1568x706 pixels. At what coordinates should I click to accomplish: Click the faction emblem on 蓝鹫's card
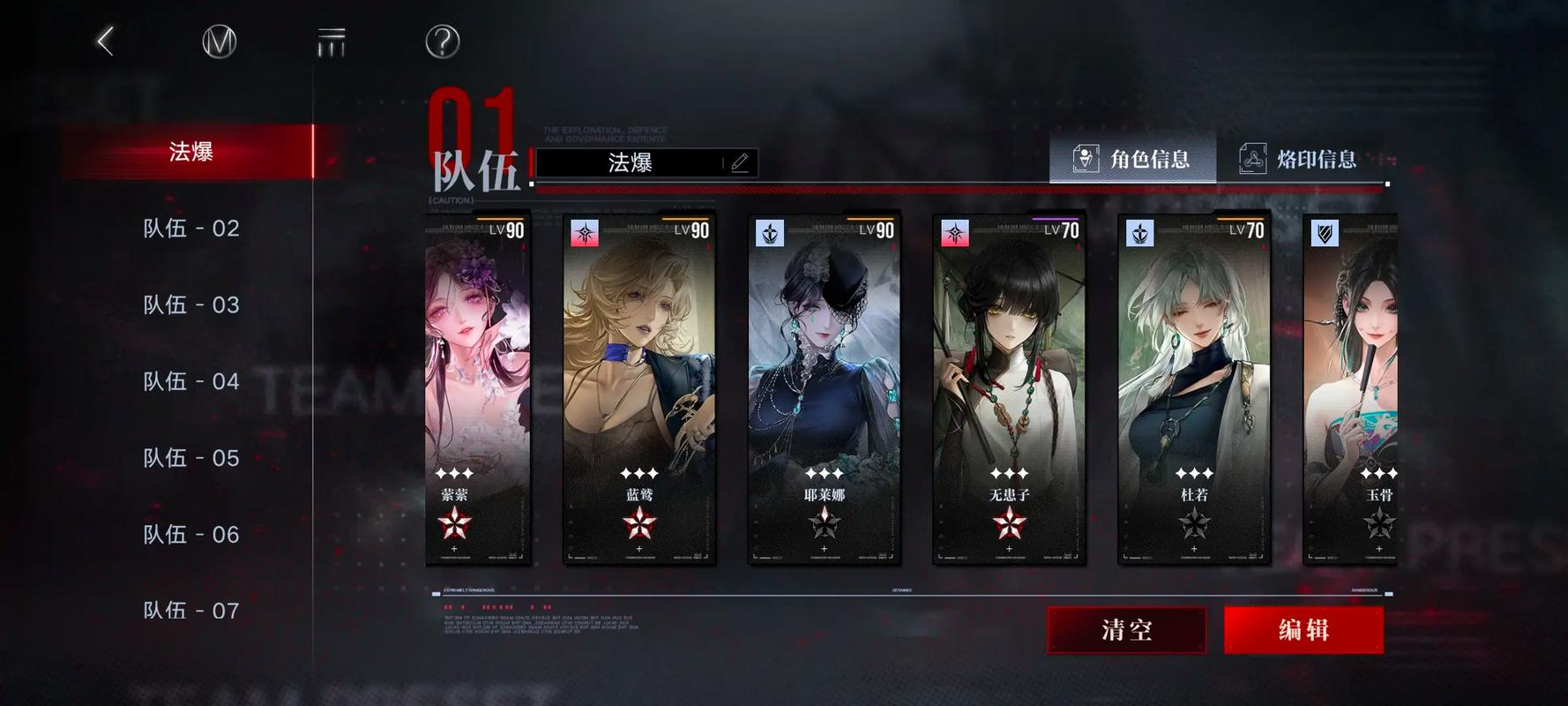tap(585, 232)
